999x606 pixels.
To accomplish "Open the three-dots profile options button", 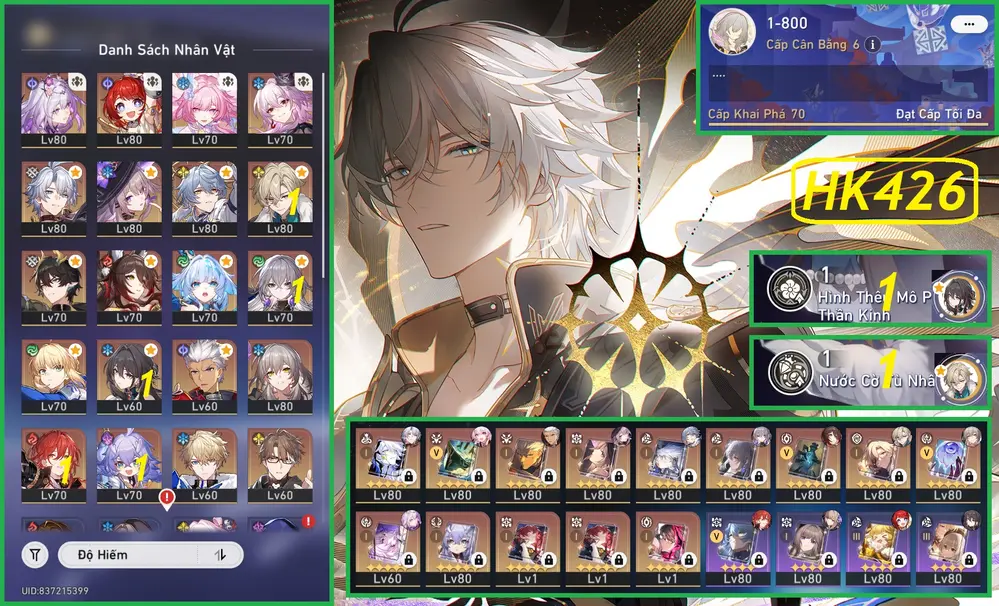I will click(x=965, y=23).
